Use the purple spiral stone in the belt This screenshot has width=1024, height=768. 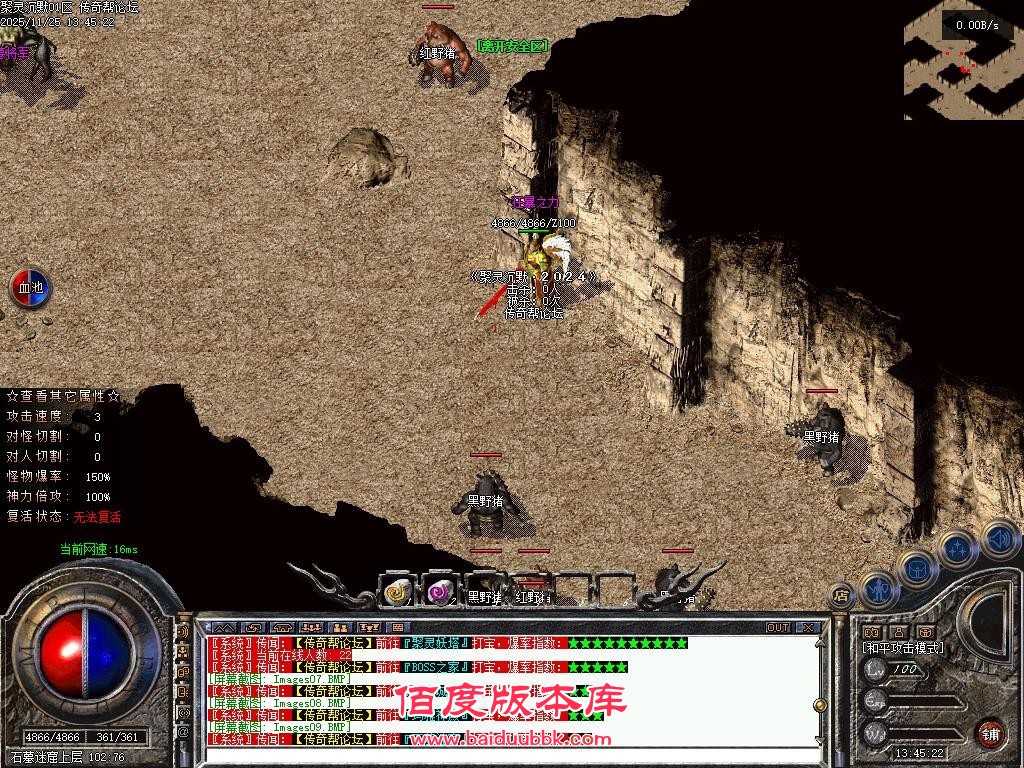tap(439, 592)
